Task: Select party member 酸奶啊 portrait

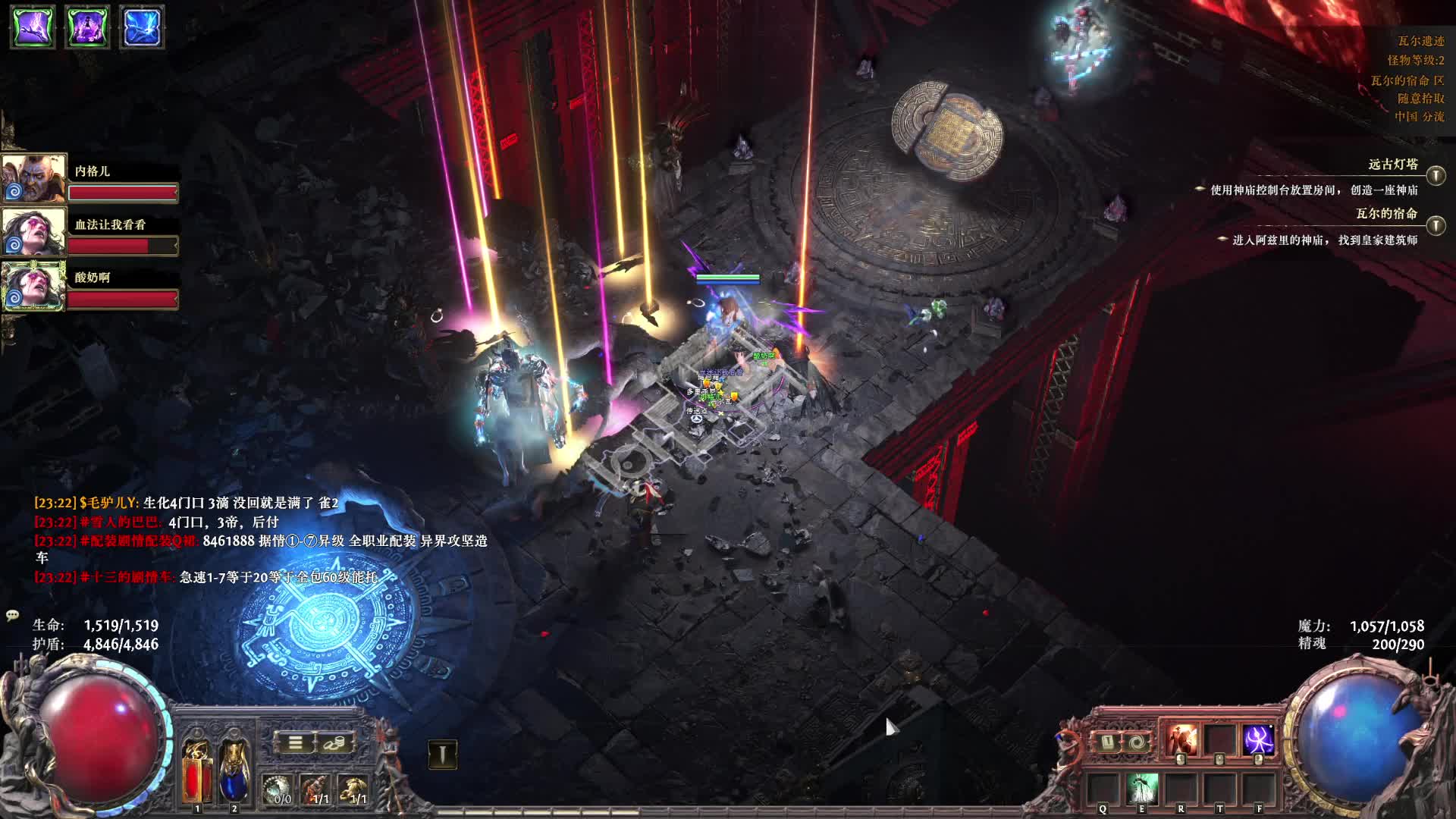Action: coord(33,286)
